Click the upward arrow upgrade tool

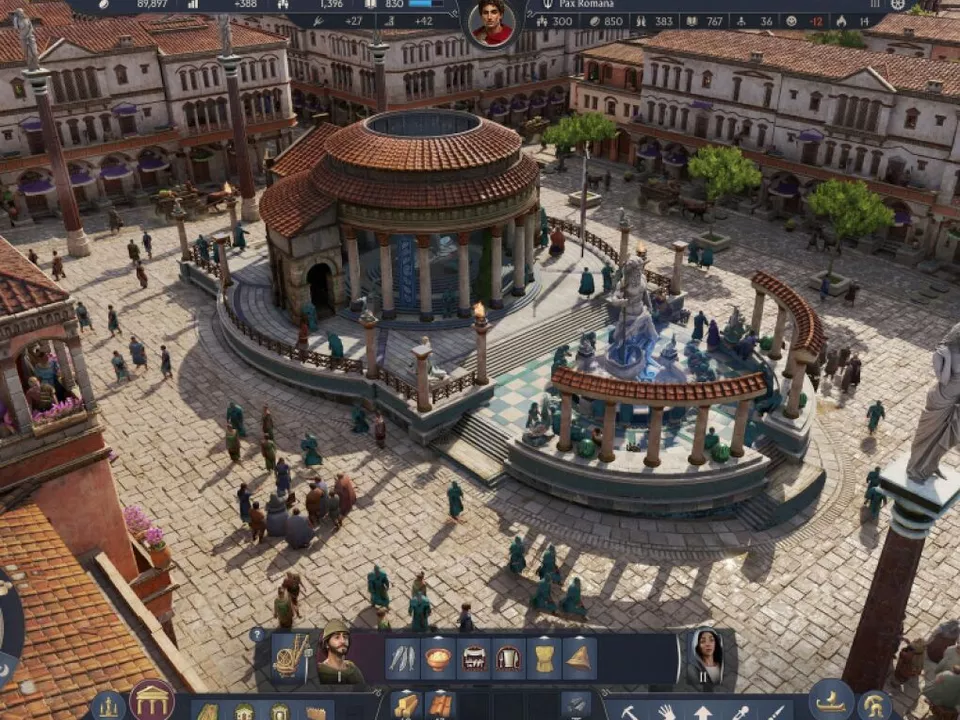click(x=703, y=712)
